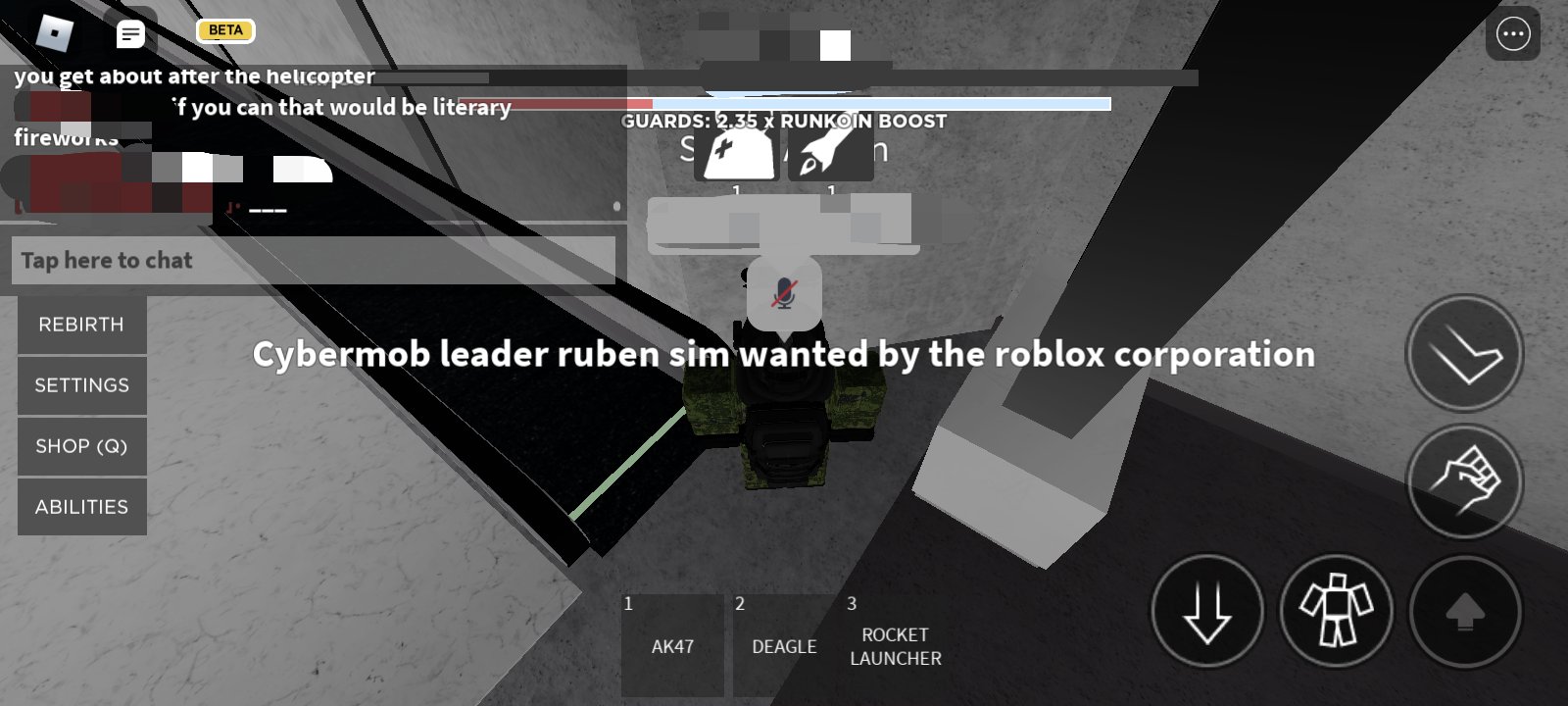
Task: Tap the jump arrow icon
Action: coord(1464,353)
